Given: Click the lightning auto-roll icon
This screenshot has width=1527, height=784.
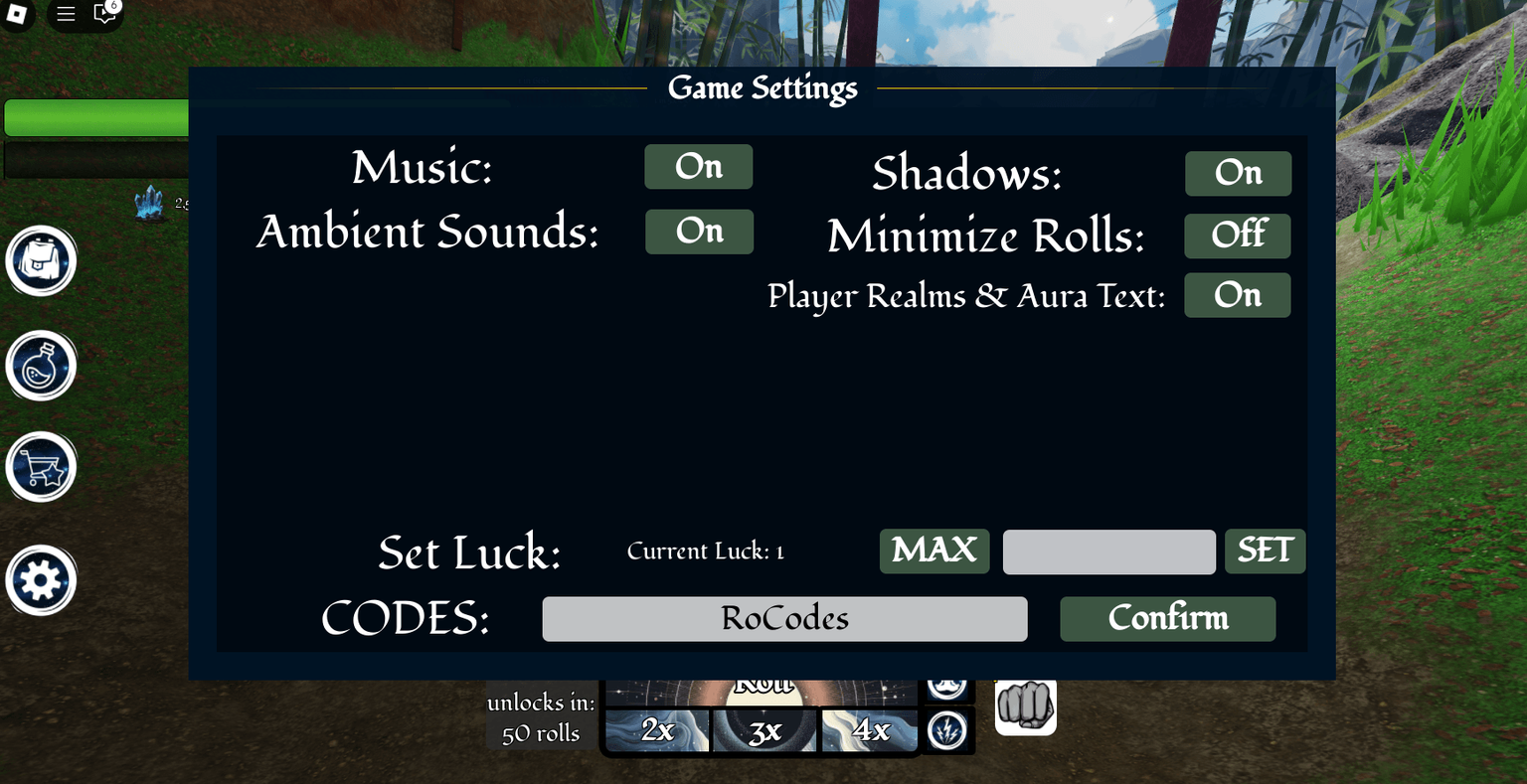Looking at the screenshot, I should [947, 730].
